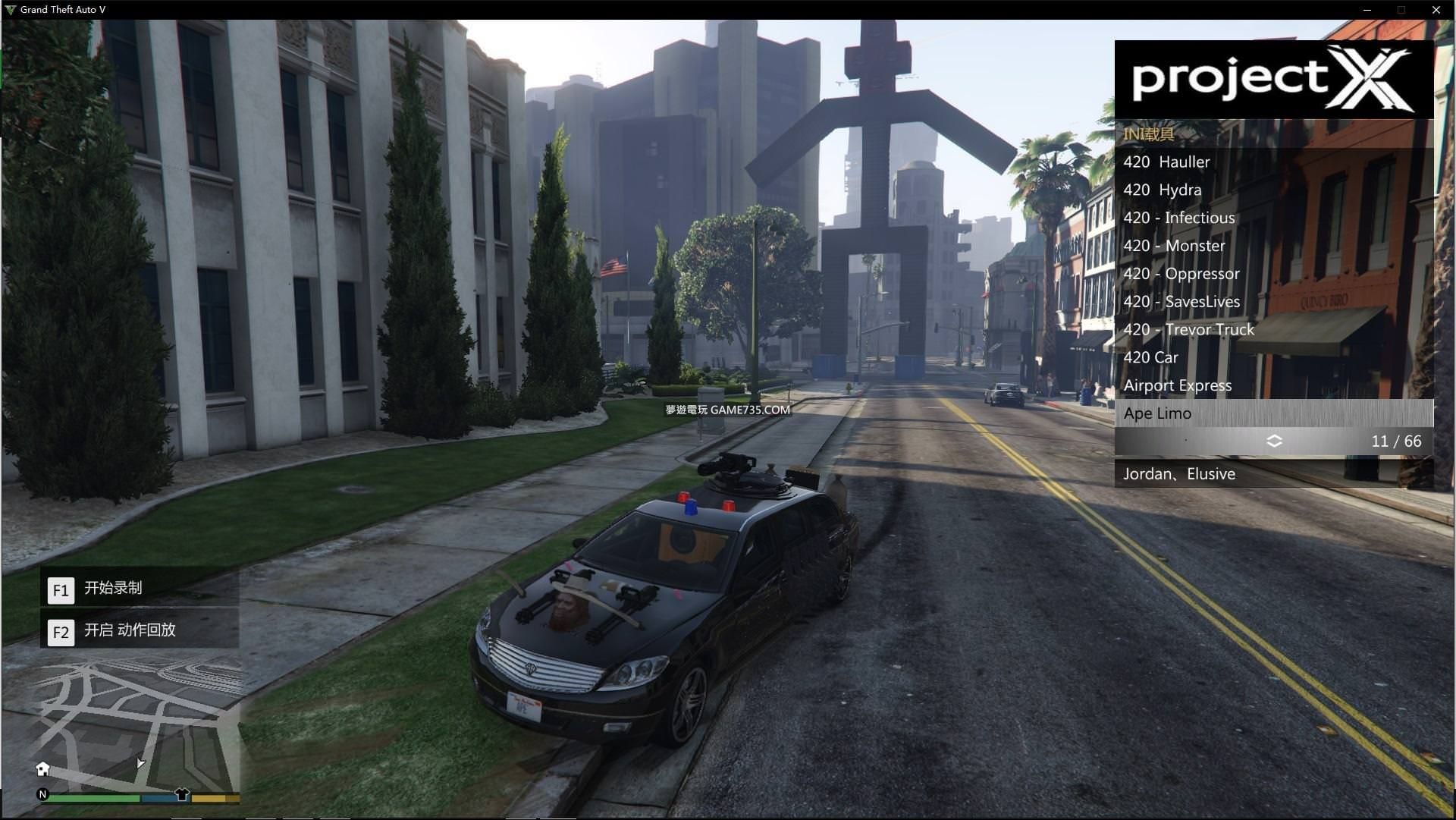1456x820 pixels.
Task: Spawn the 420 - Trevor Truck entry
Action: (x=1188, y=330)
